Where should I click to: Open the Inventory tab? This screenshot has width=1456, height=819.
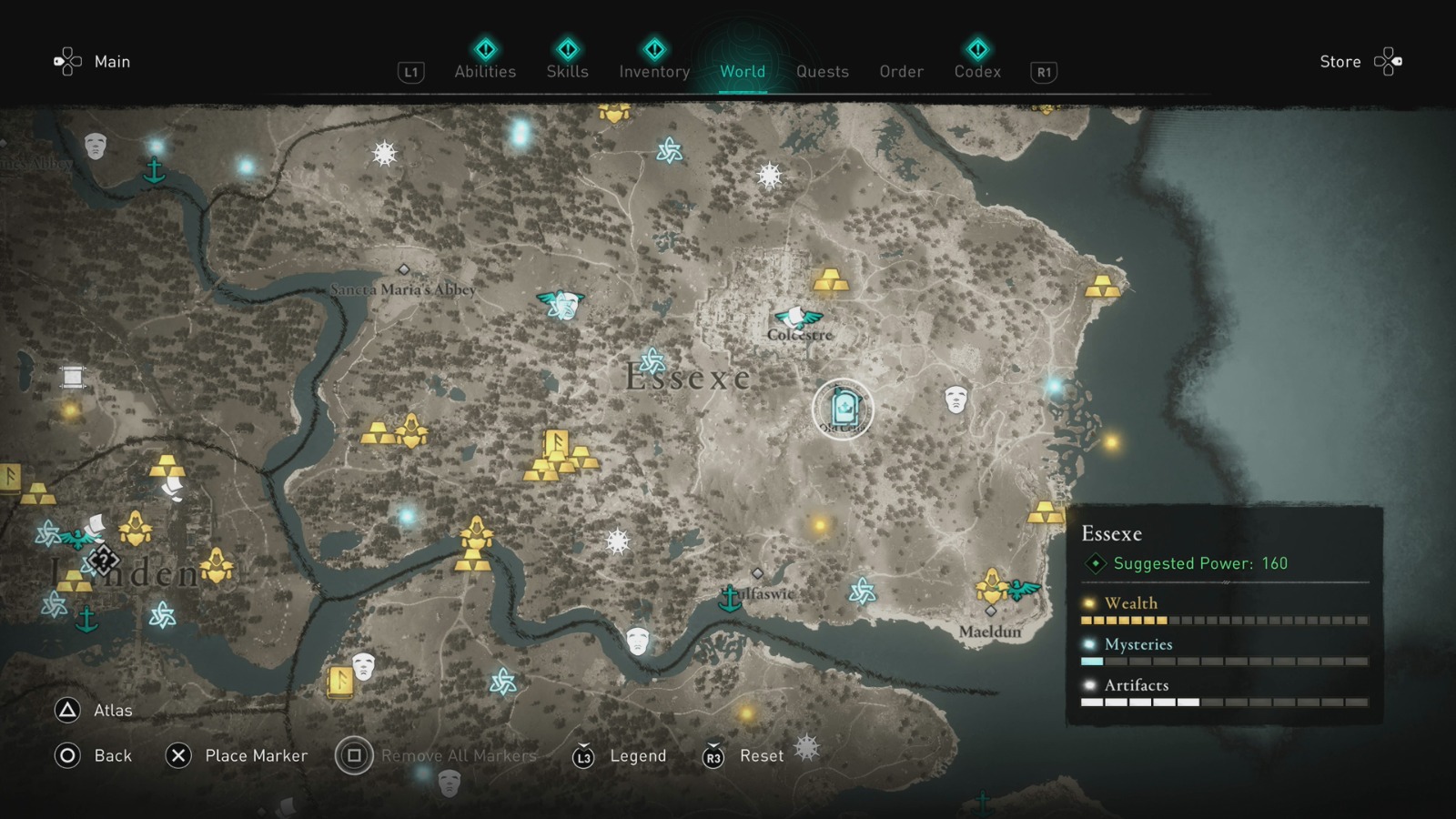[653, 71]
